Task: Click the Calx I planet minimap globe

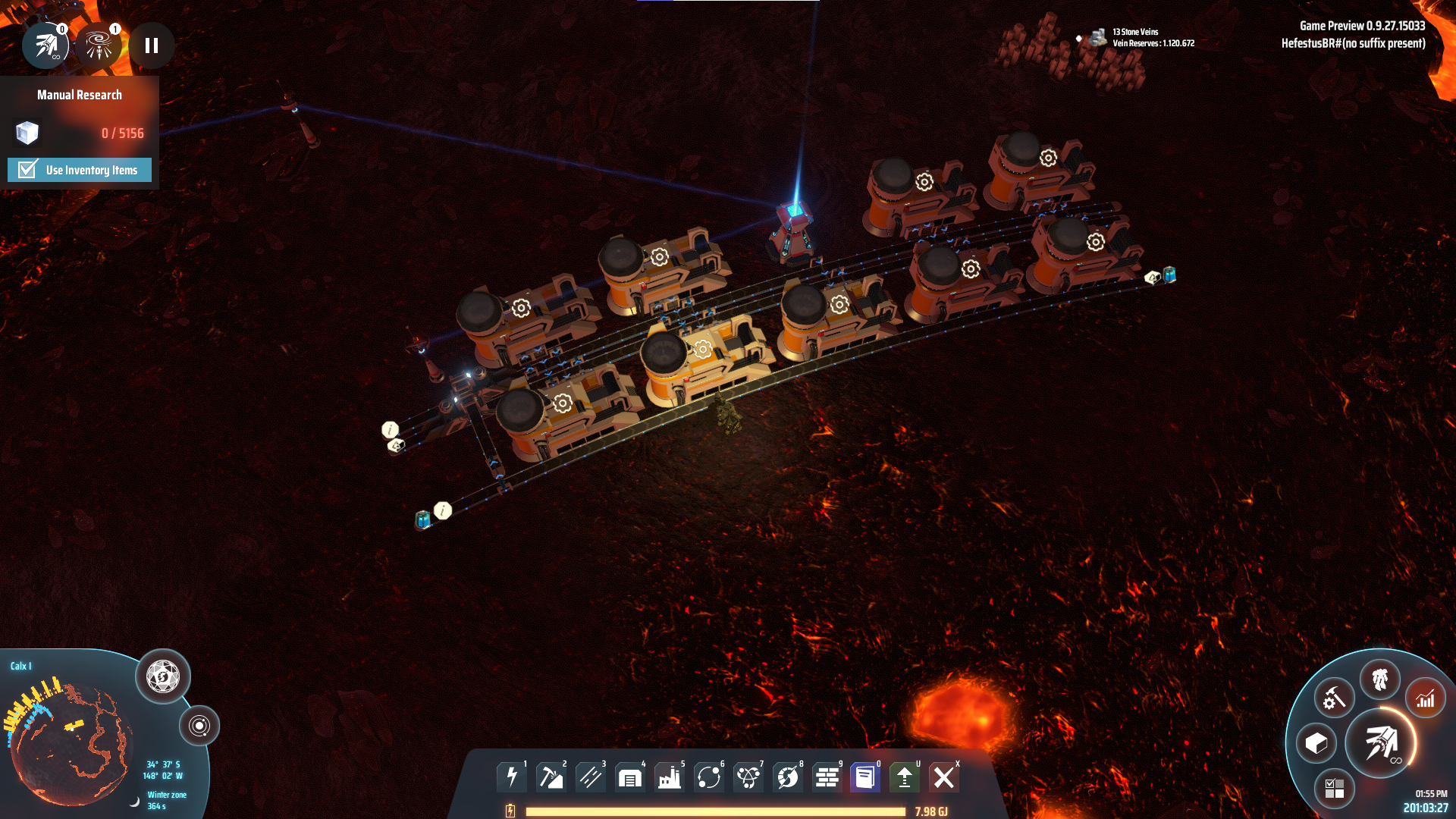Action: pyautogui.click(x=72, y=743)
